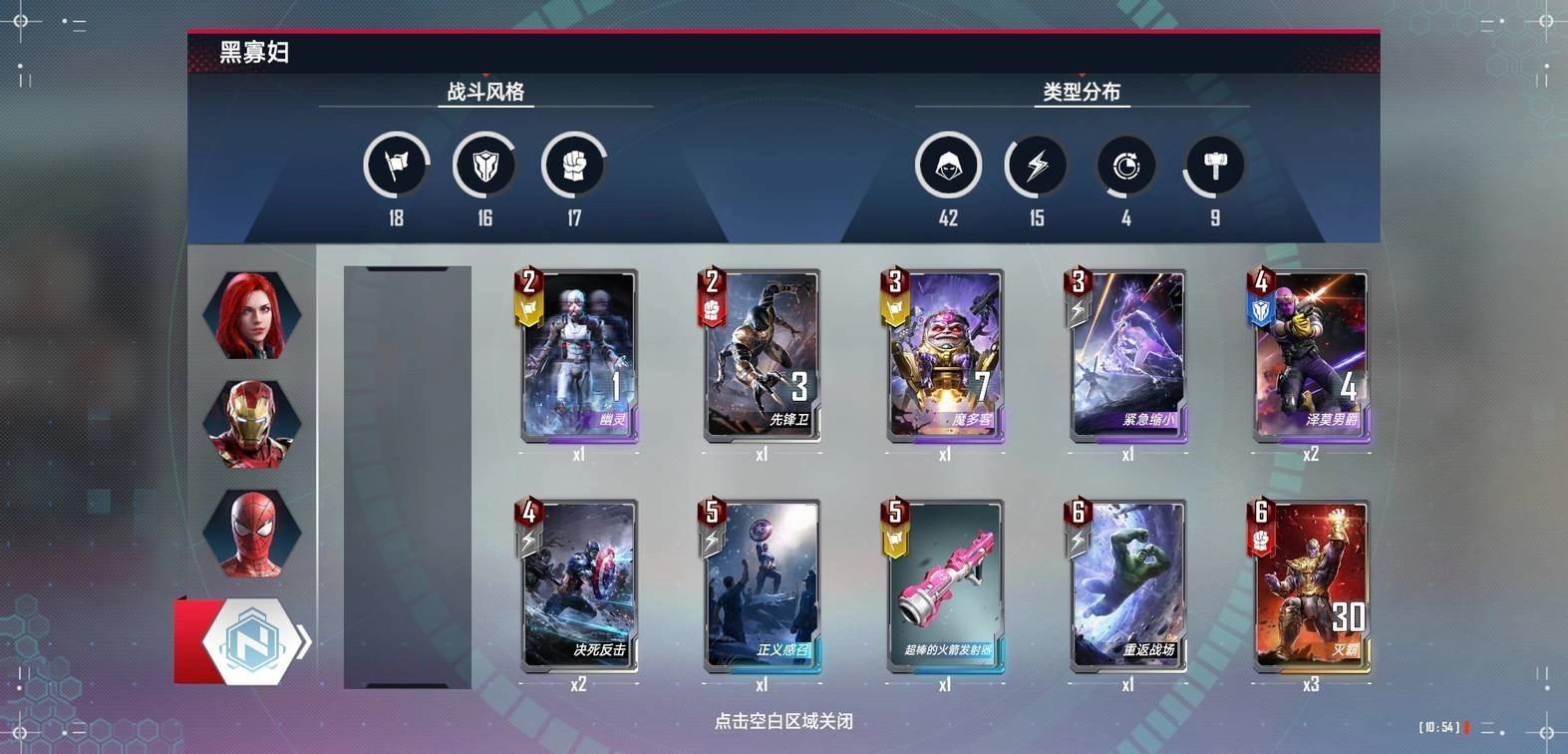Select the shield battle style icon showing 16
Screen dimensions: 1568x754
tap(485, 166)
